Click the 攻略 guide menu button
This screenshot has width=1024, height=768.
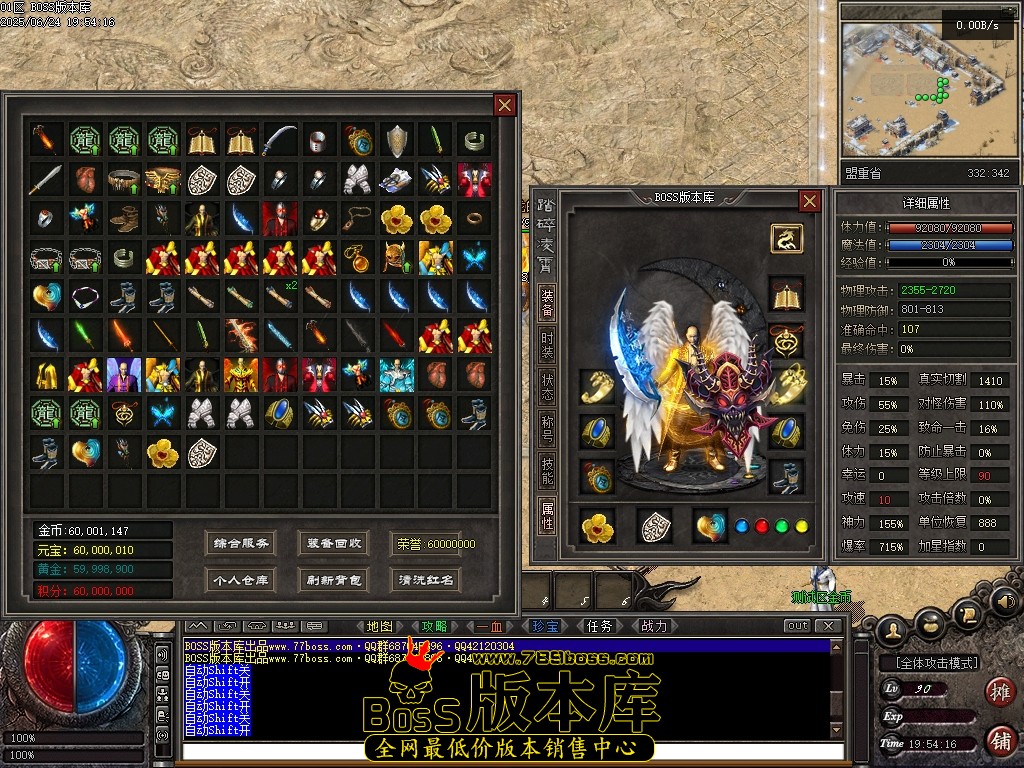click(434, 626)
